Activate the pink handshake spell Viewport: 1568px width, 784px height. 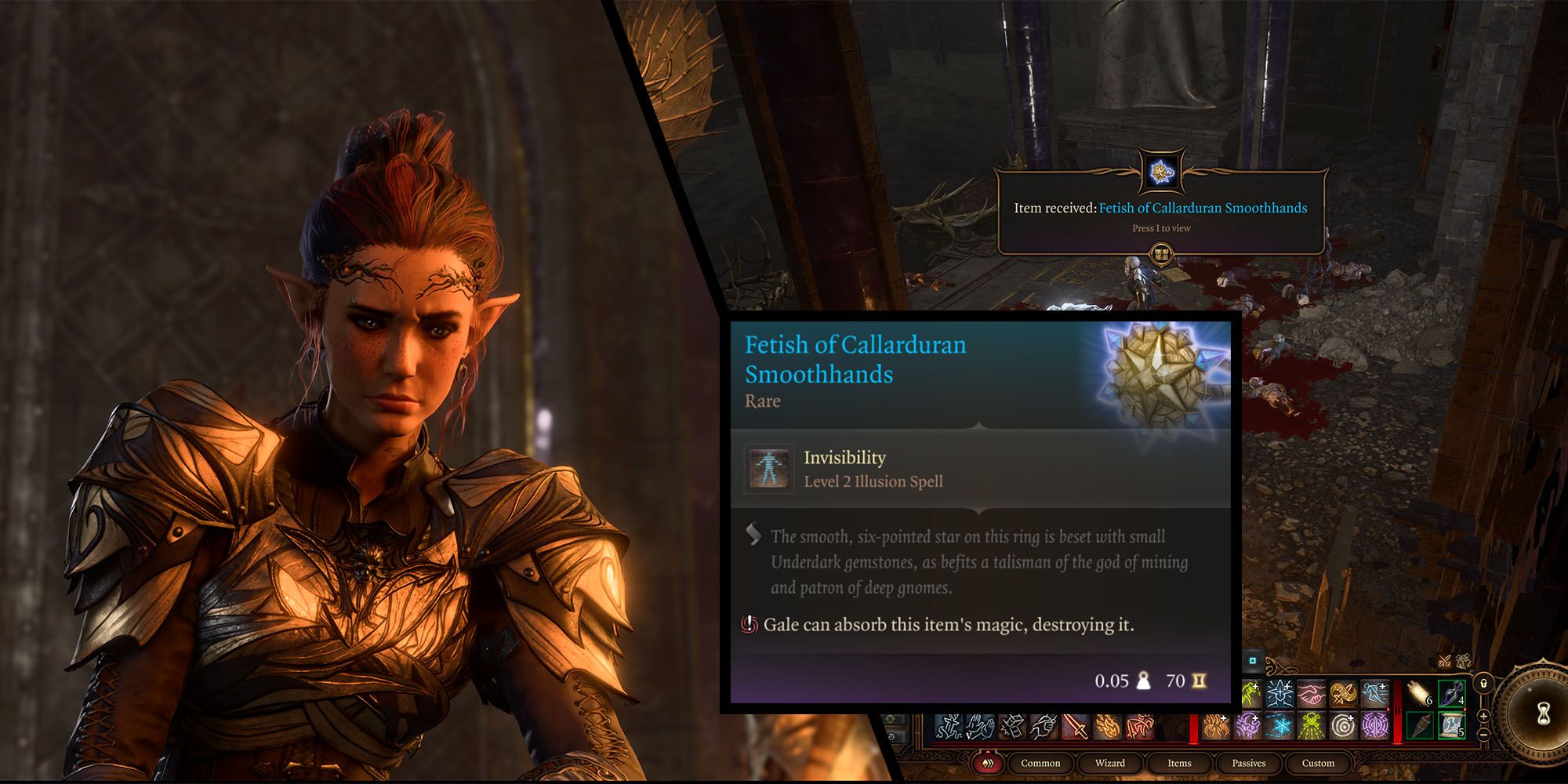pyautogui.click(x=1311, y=695)
